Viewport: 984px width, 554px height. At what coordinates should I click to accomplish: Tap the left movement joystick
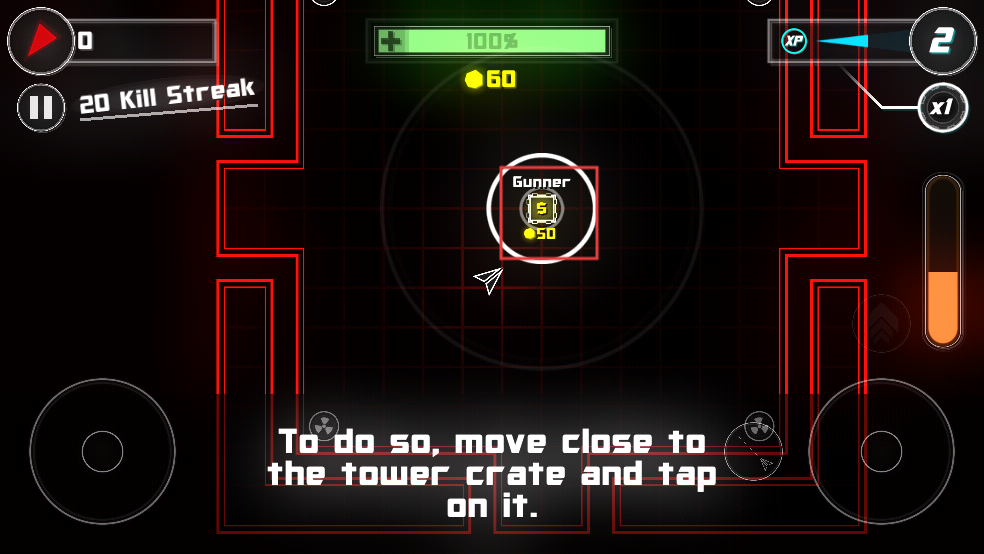pos(102,450)
